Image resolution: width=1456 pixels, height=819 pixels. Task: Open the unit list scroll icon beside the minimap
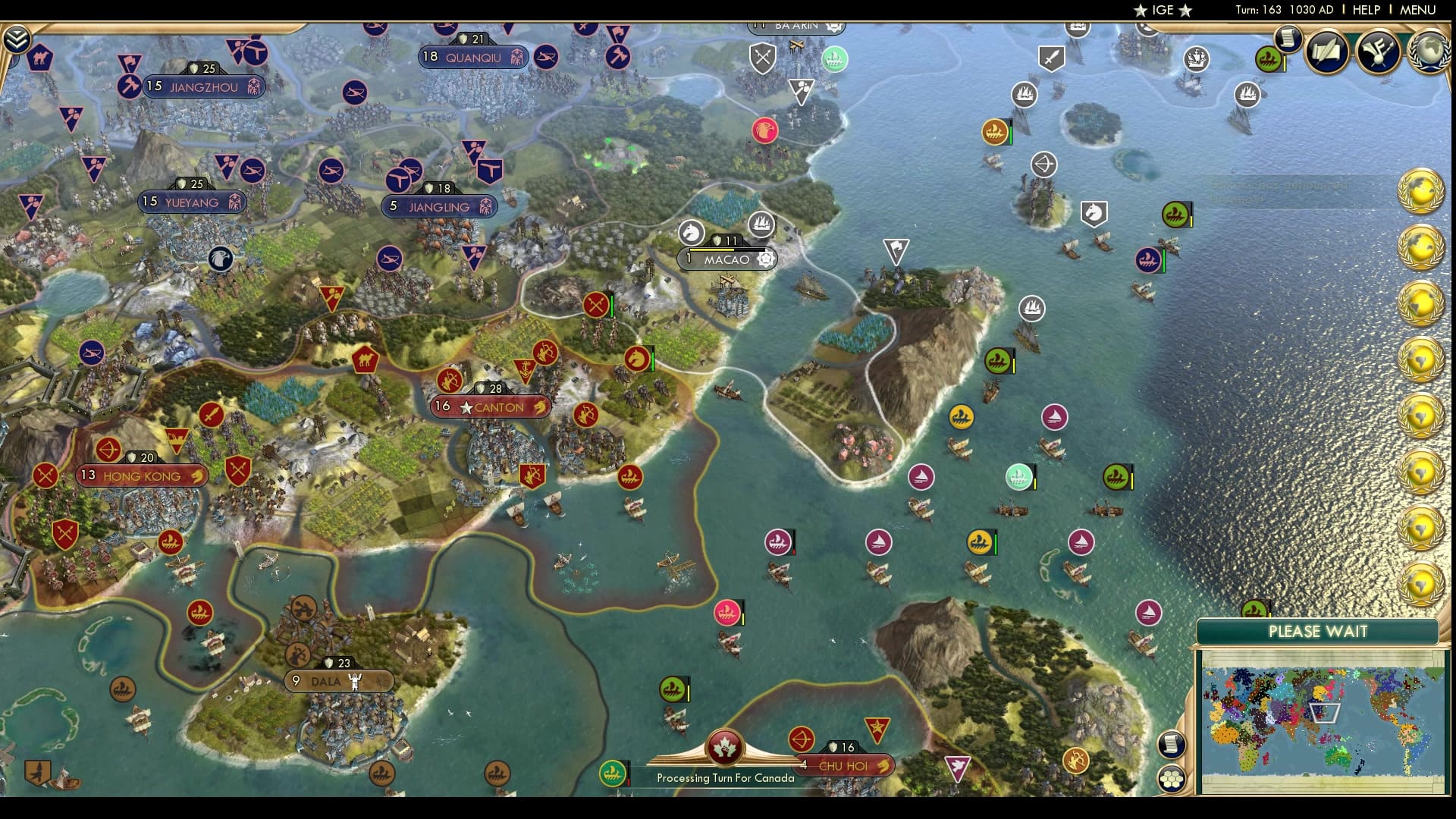pos(1172,745)
